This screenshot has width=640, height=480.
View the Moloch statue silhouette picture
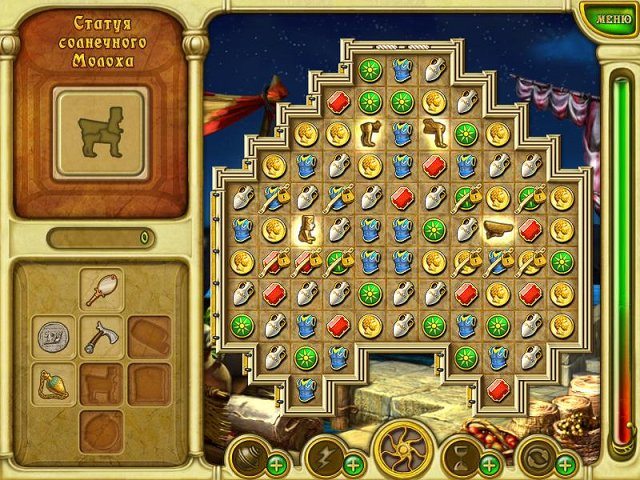(x=100, y=129)
